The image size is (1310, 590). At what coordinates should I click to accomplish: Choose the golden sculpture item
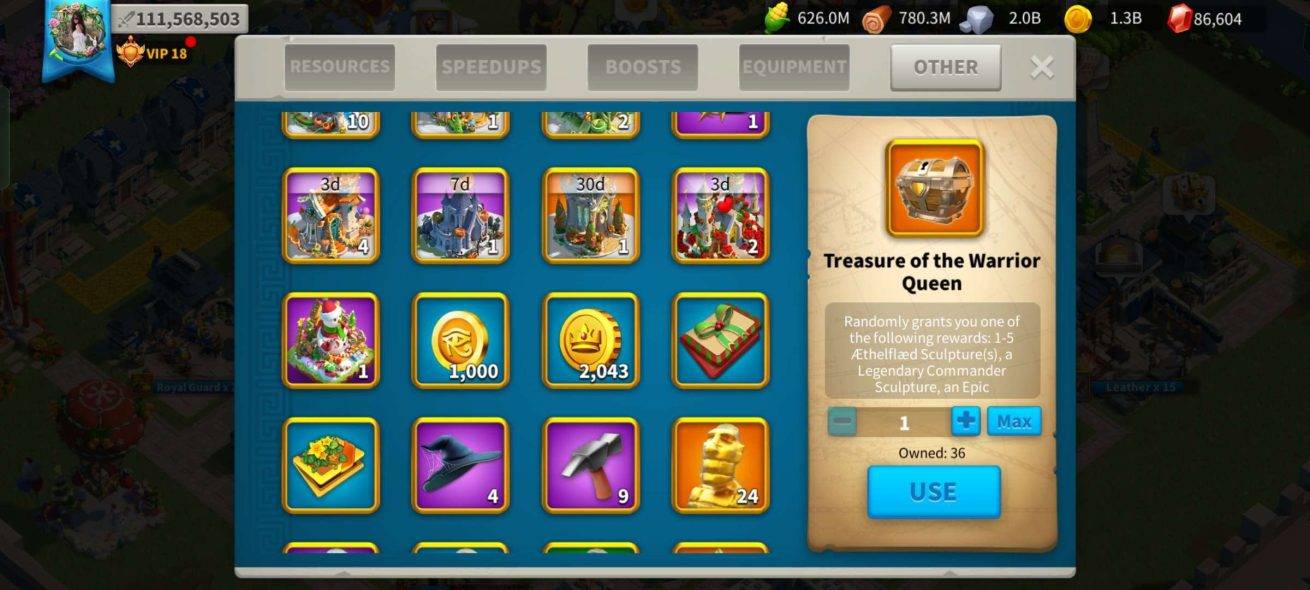720,465
